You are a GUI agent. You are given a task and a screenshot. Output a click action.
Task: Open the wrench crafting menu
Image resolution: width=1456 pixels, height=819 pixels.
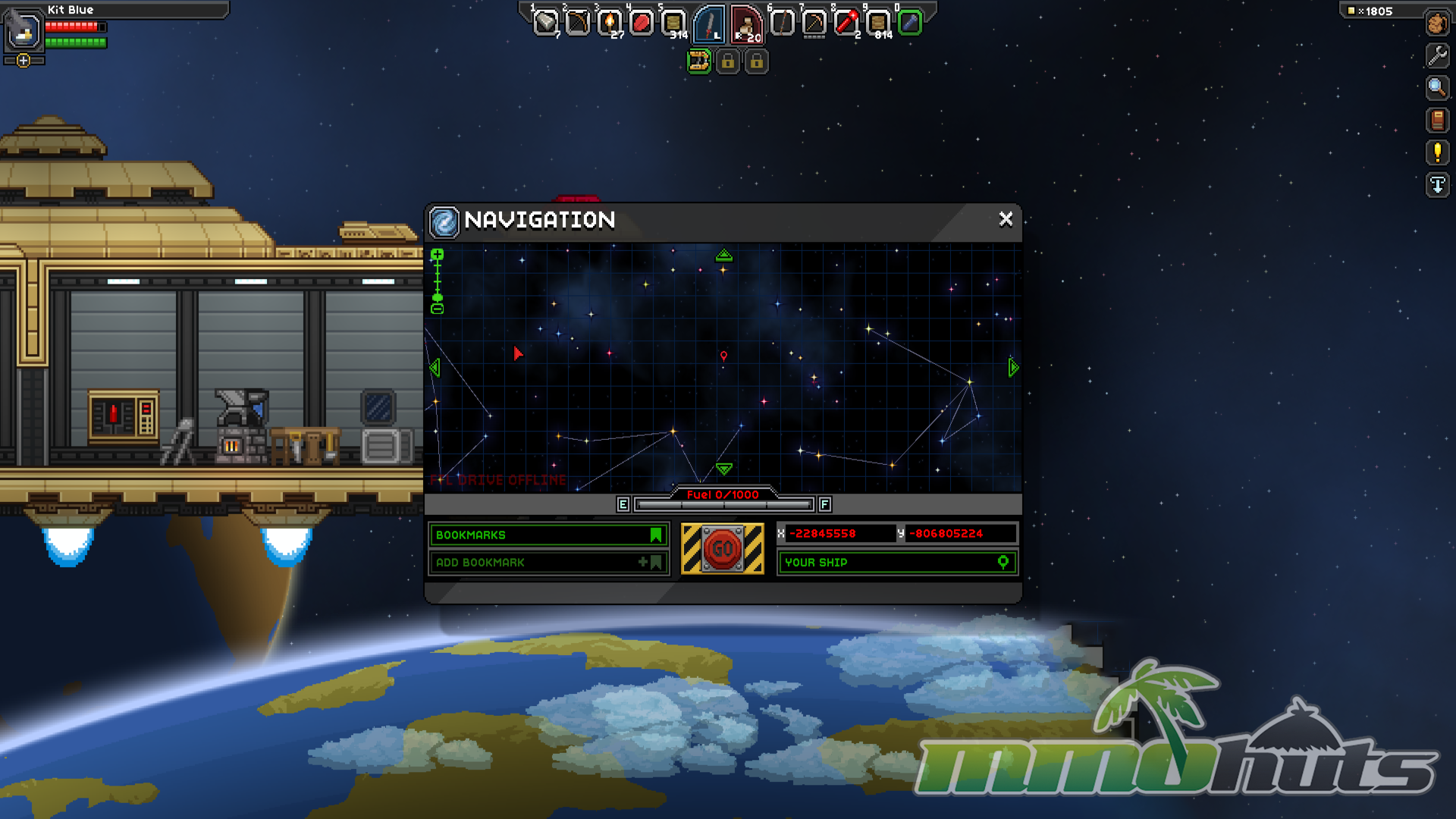pyautogui.click(x=1437, y=55)
